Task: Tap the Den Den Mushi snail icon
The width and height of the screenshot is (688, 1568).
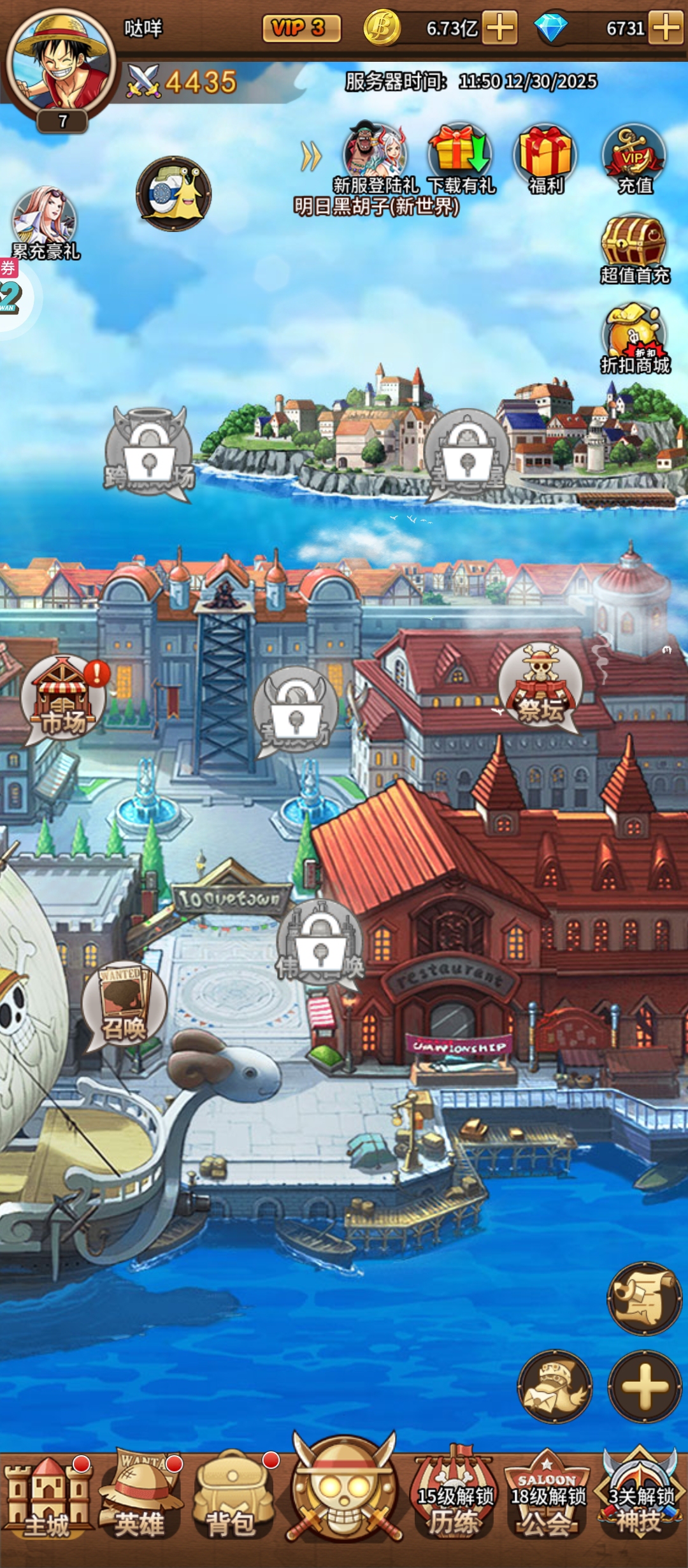Action: point(173,193)
